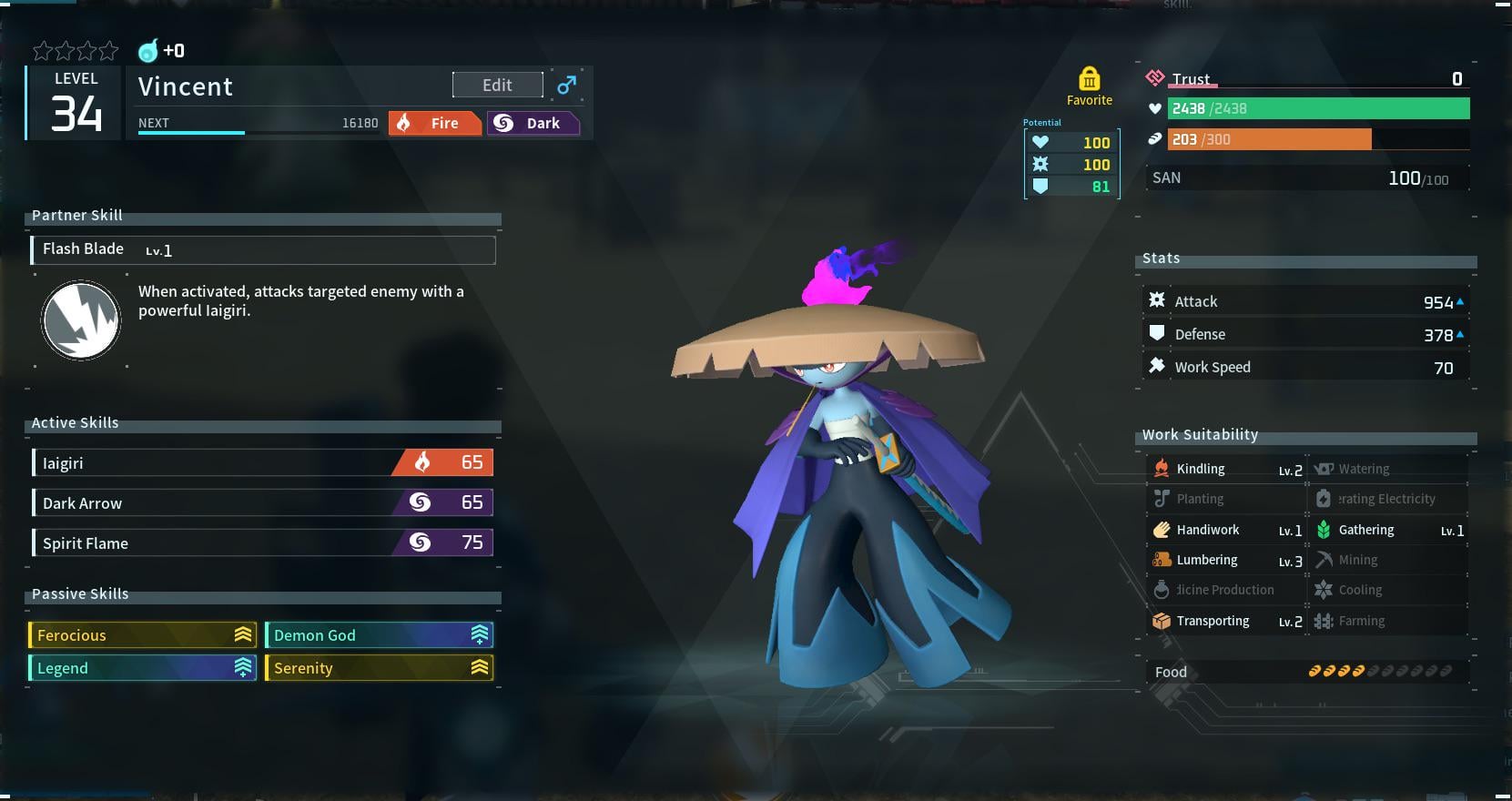Inspect the Demon God passive skill

tap(379, 634)
